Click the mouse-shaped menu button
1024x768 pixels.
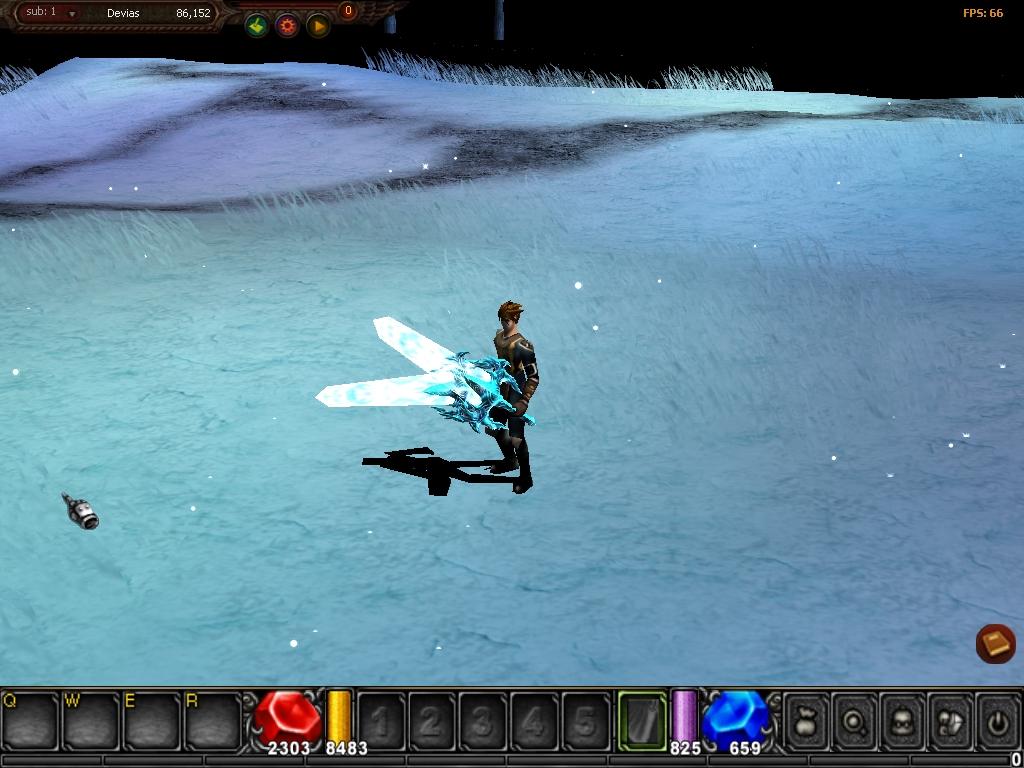point(951,720)
